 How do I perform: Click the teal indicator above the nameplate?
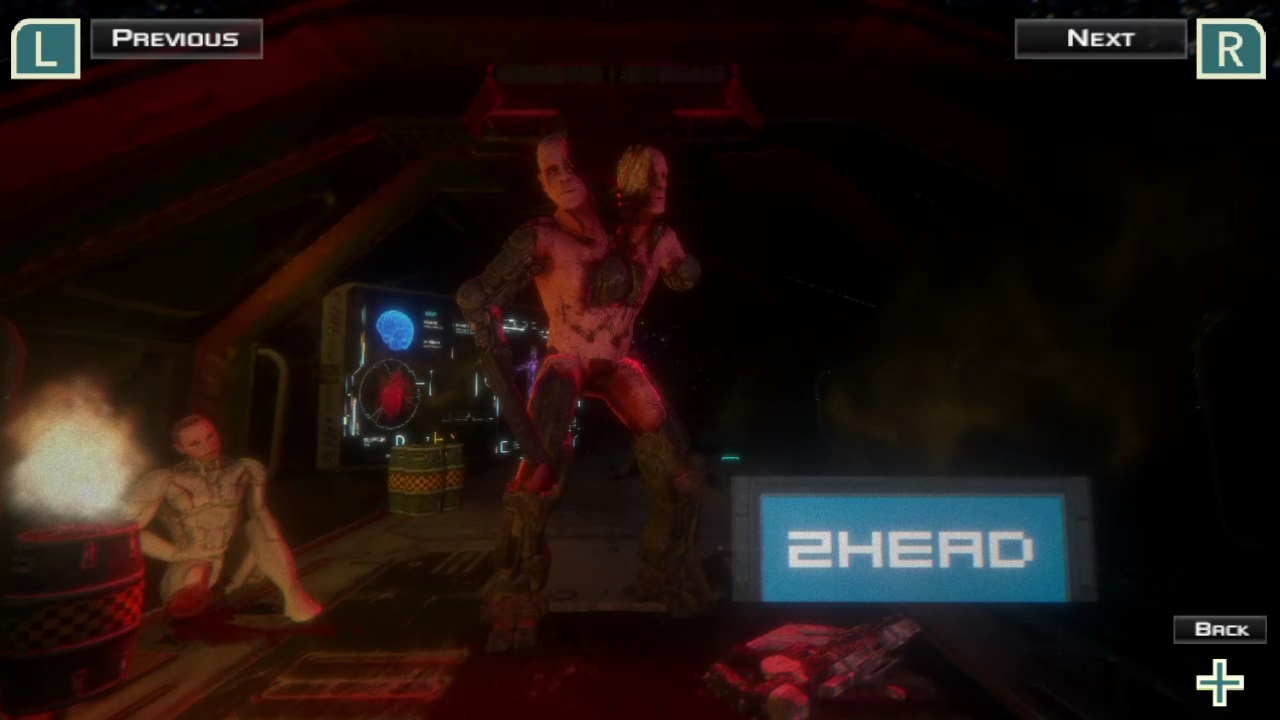point(729,458)
